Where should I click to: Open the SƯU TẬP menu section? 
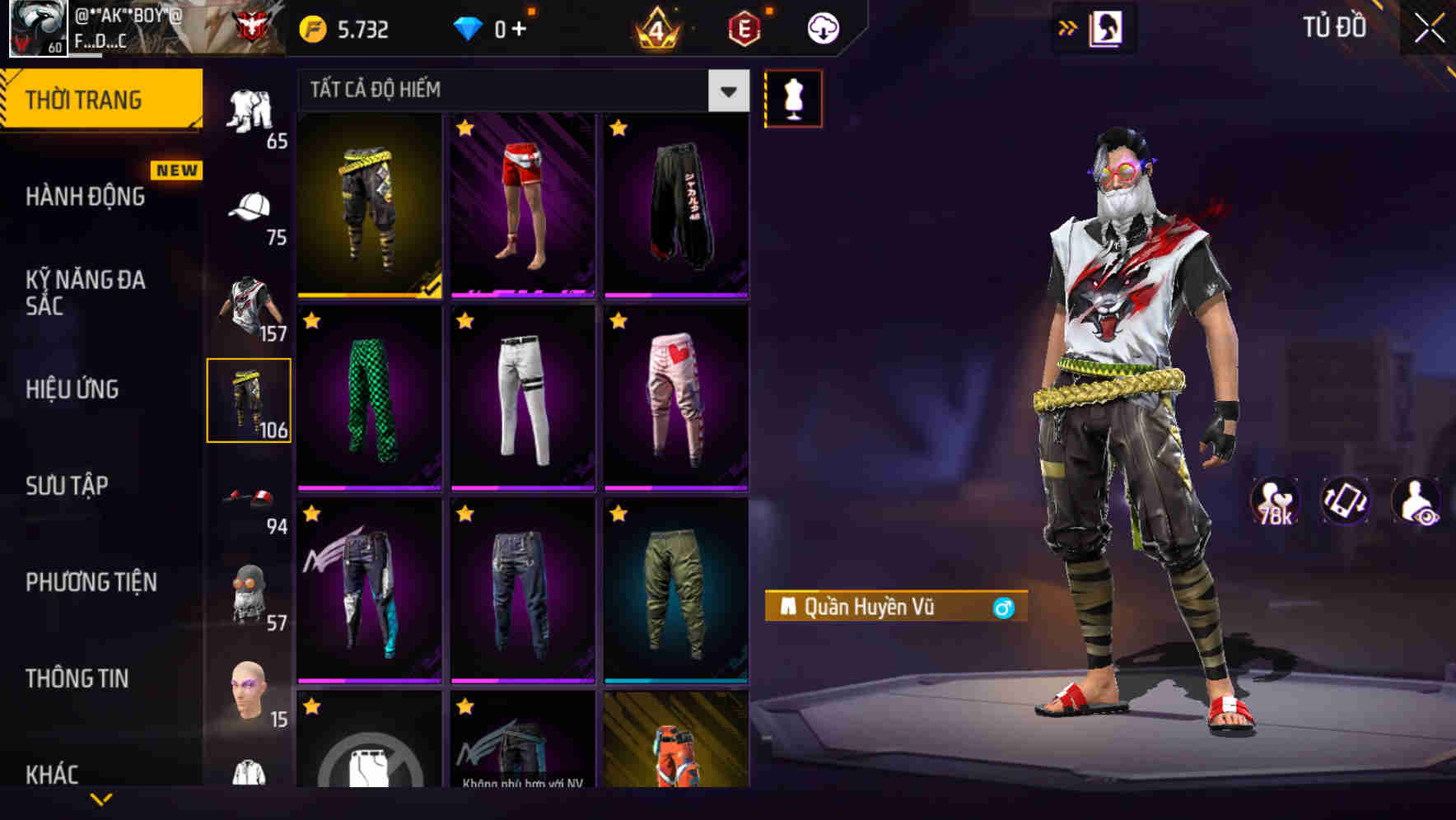[68, 486]
